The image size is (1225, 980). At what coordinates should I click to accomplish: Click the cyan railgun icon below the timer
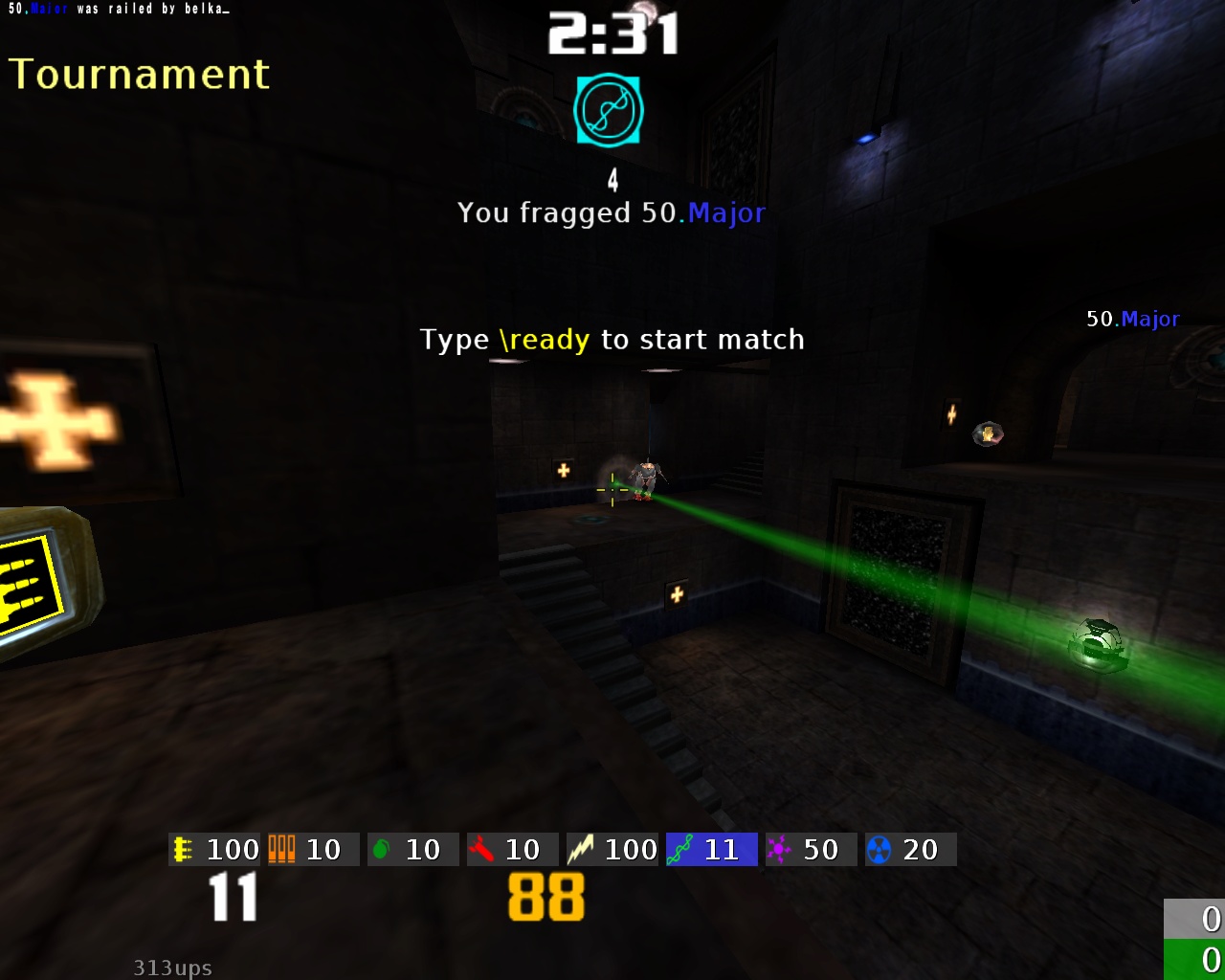coord(609,111)
